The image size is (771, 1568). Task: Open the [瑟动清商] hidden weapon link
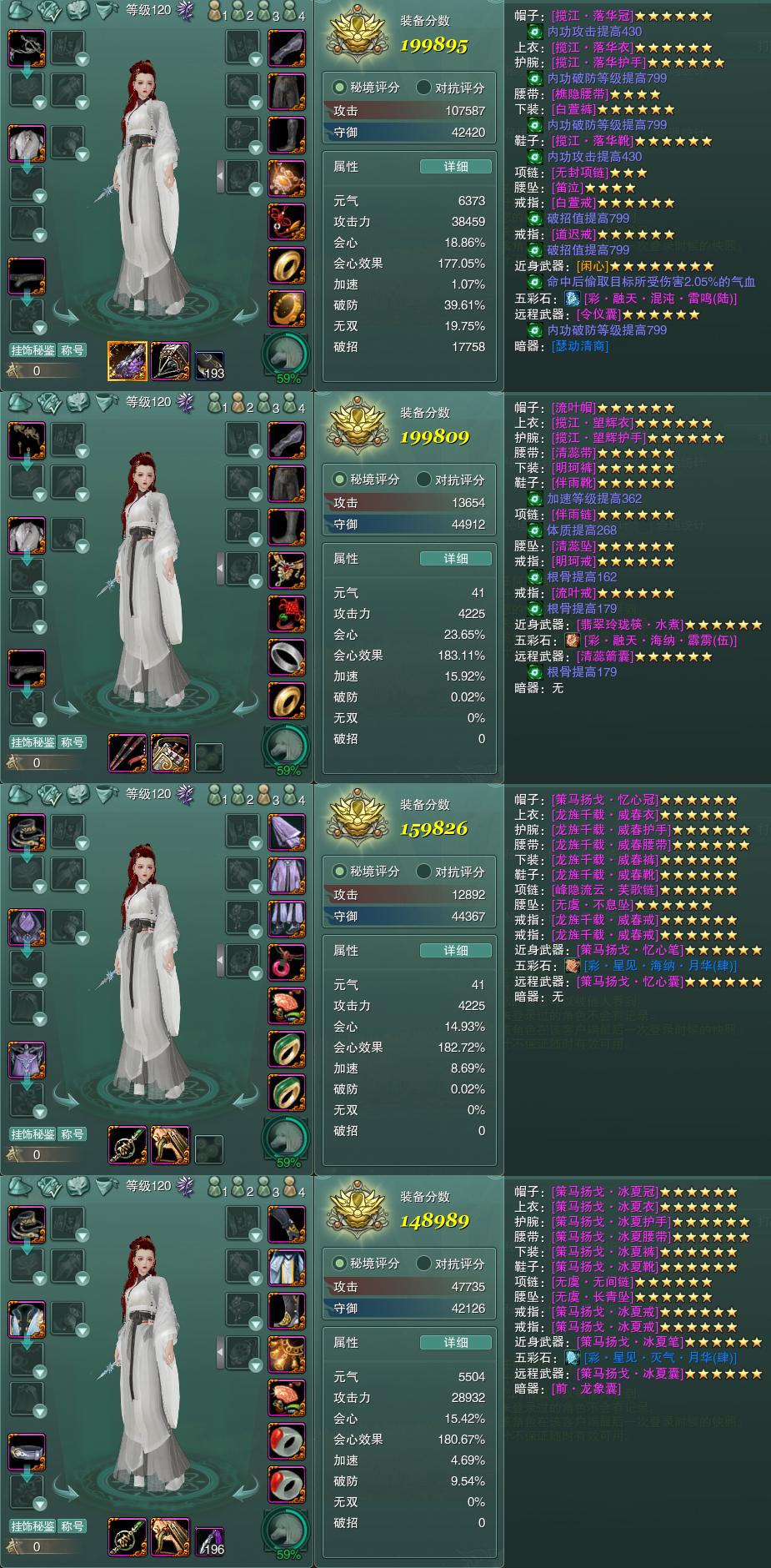580,346
